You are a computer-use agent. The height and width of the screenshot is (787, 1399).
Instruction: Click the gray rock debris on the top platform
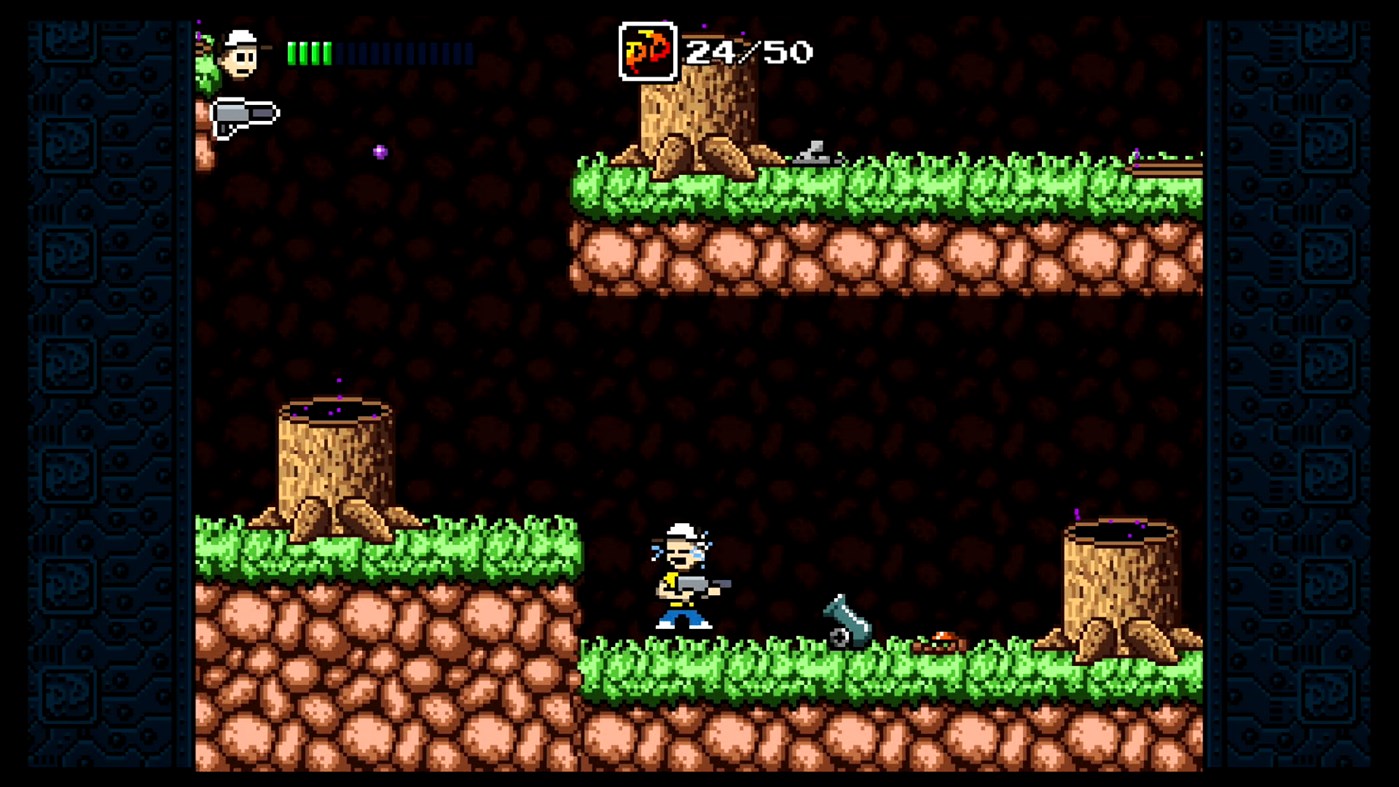tap(812, 150)
